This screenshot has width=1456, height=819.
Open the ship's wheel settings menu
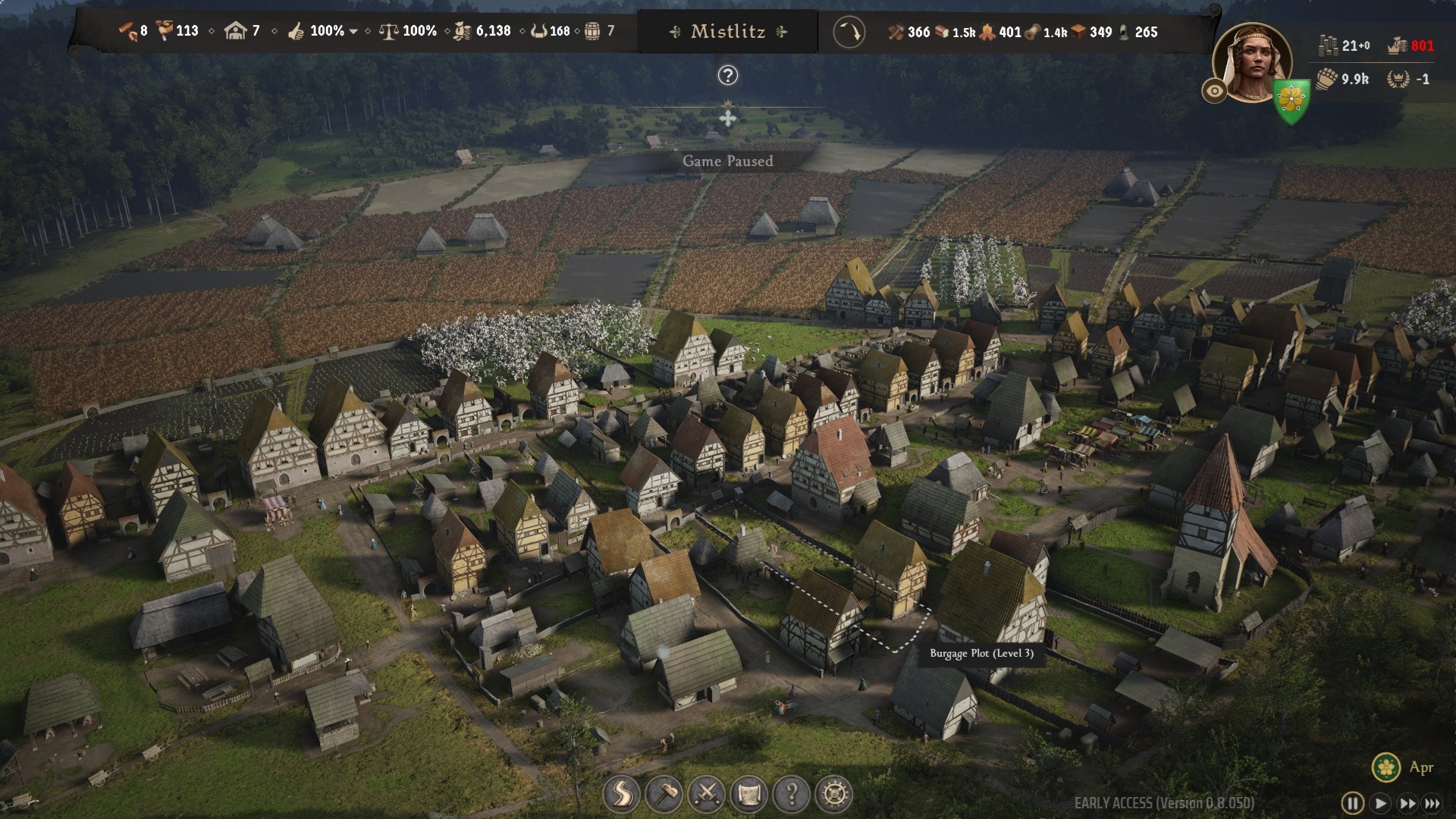point(834,794)
